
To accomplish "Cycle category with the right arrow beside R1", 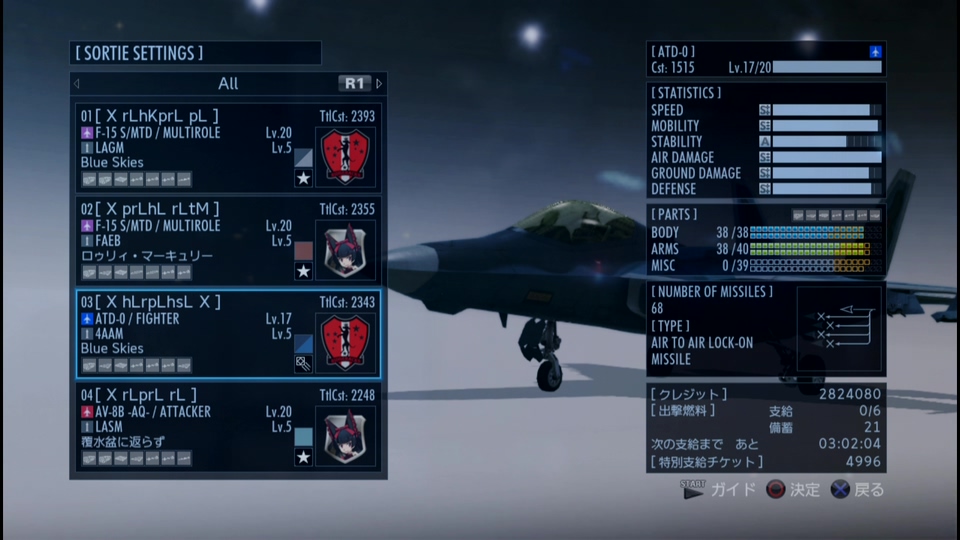I will tap(379, 83).
